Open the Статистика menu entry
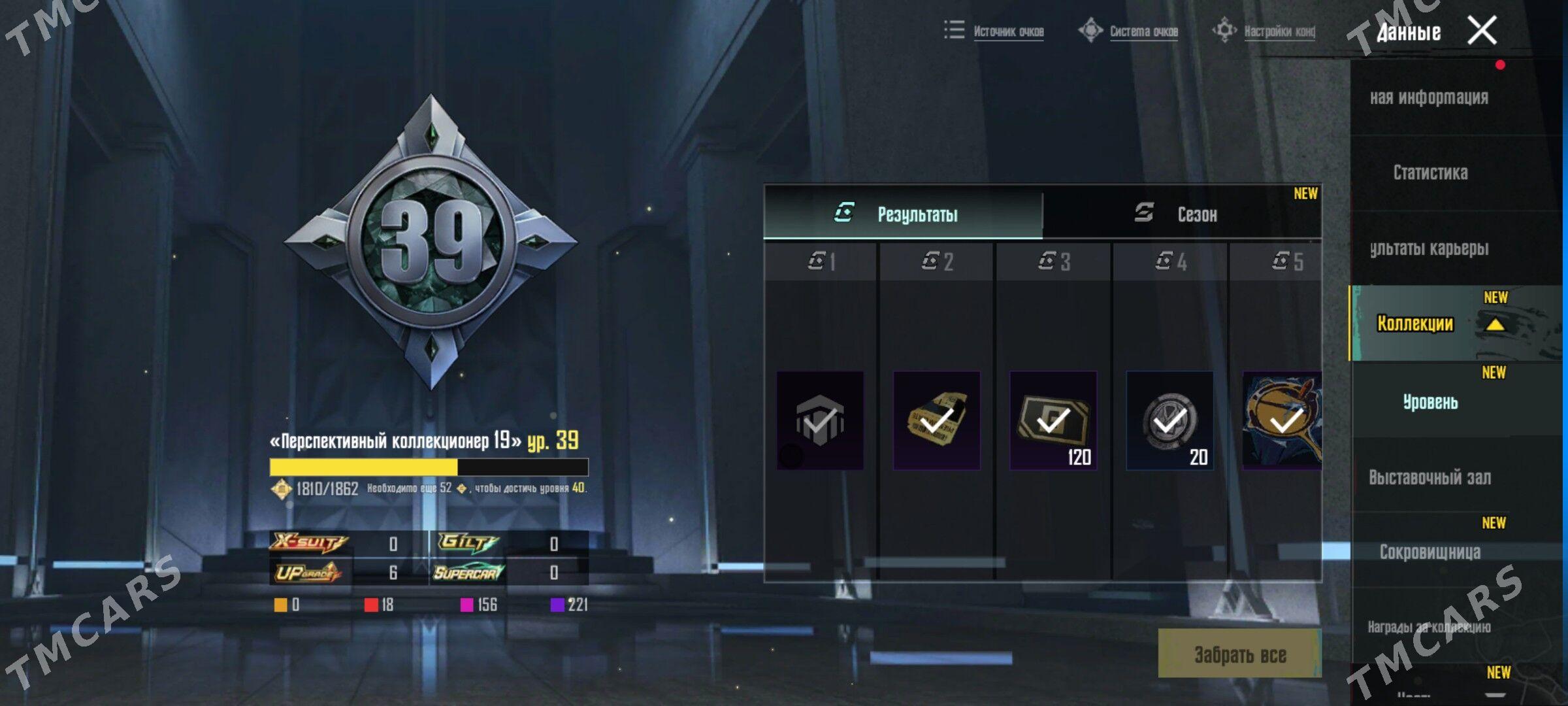This screenshot has width=1568, height=706. [1430, 173]
